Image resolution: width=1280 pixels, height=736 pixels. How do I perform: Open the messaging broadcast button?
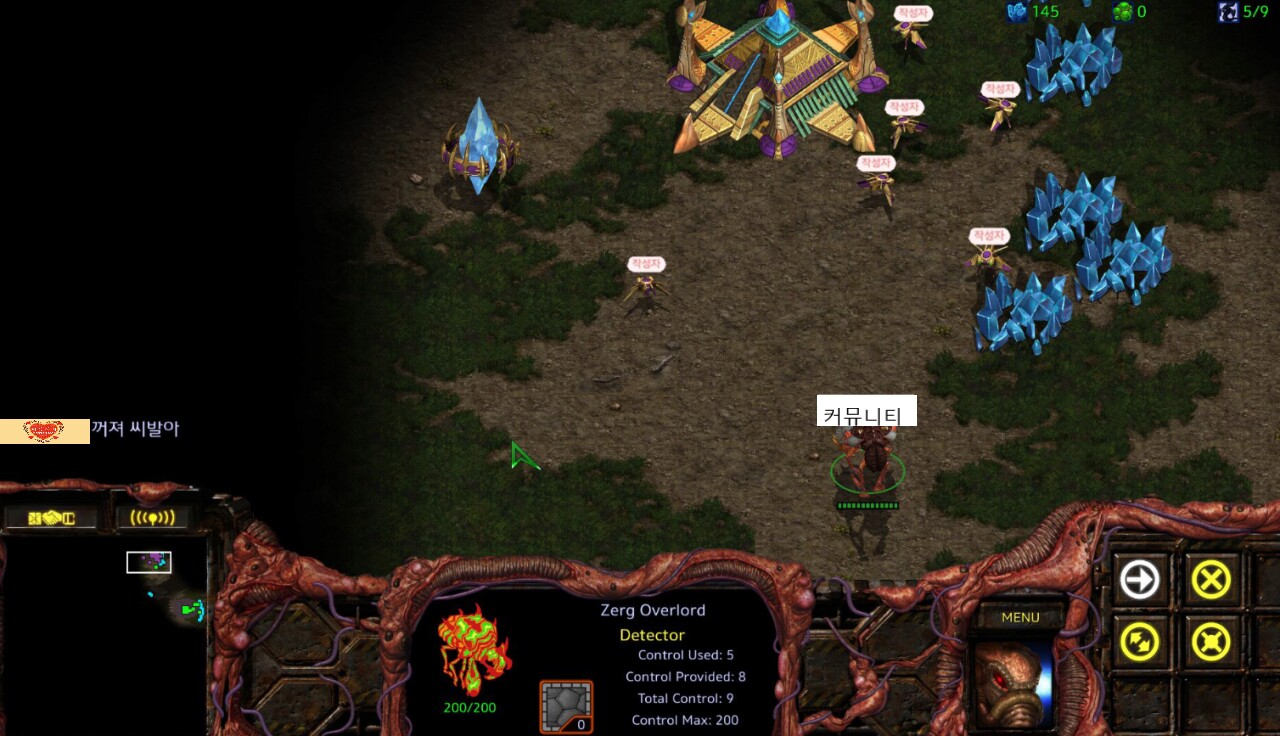[152, 518]
